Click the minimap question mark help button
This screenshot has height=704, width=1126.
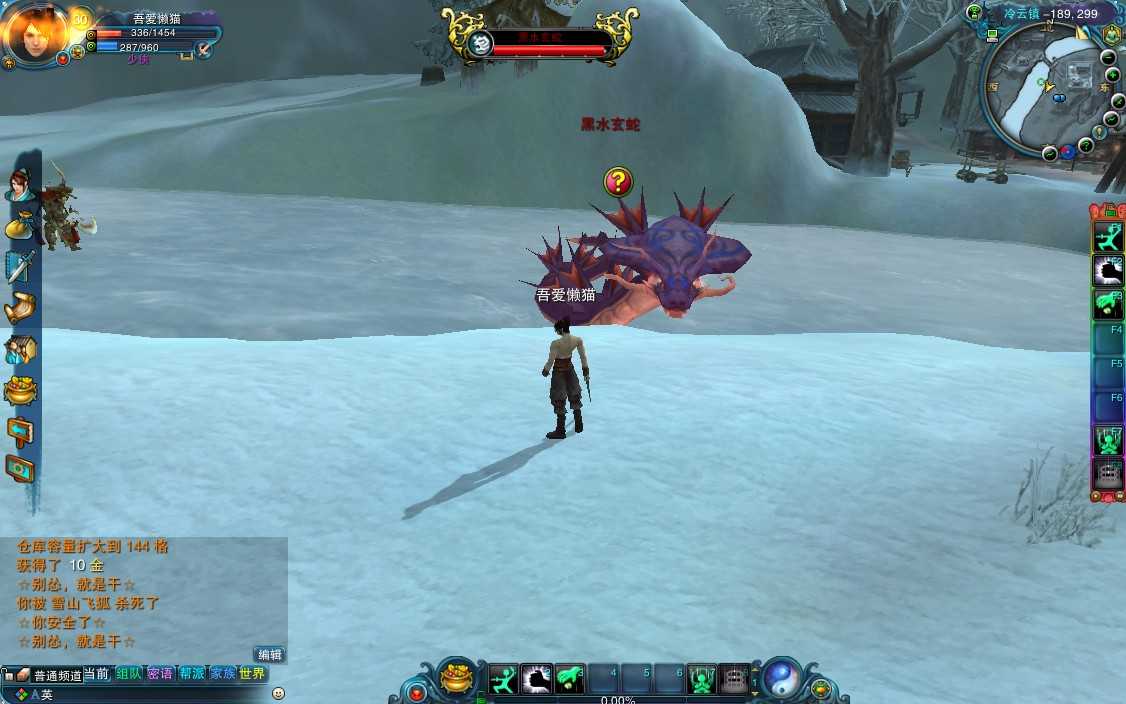click(1086, 146)
